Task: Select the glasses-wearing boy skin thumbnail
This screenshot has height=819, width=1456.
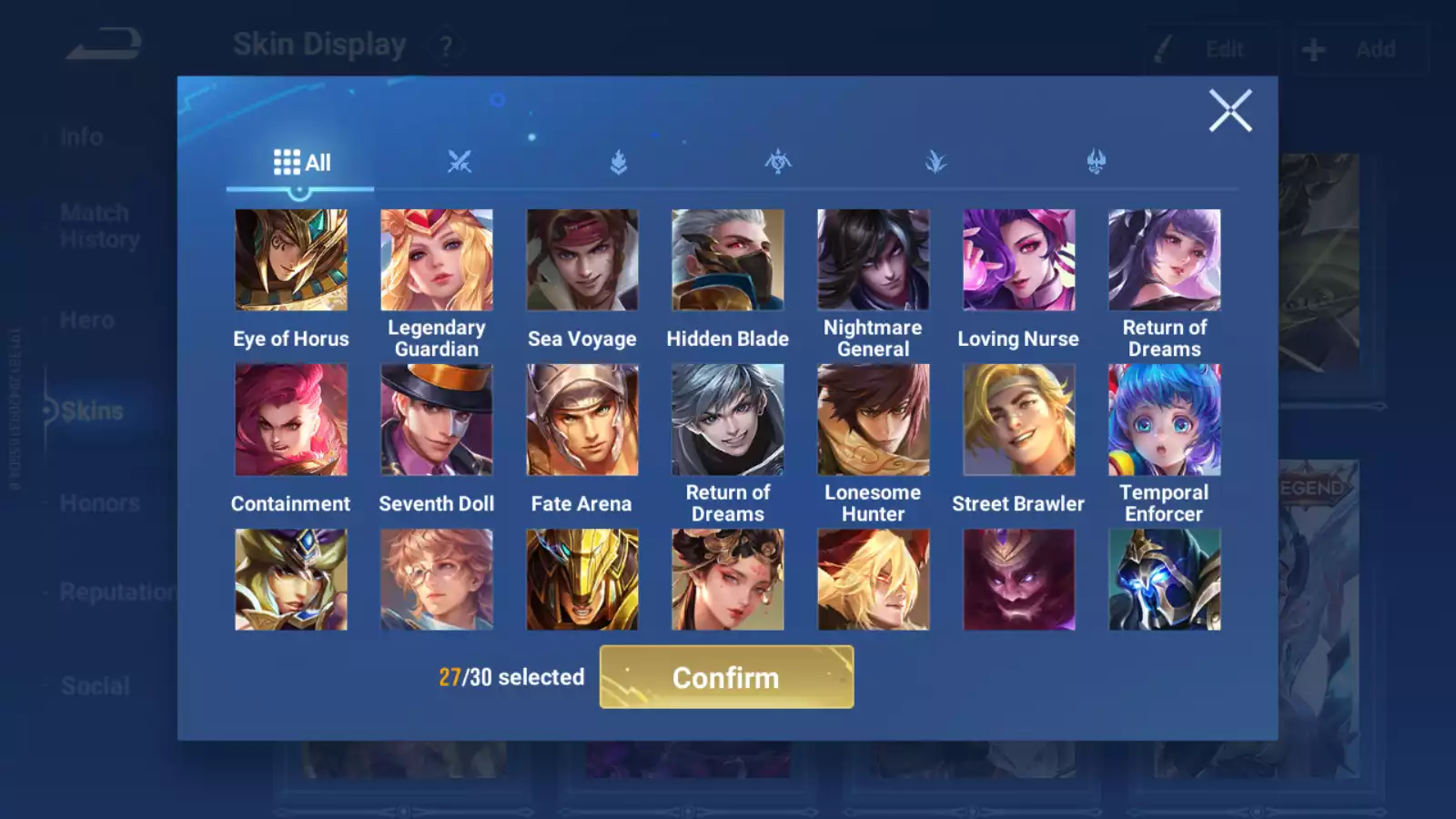Action: 437,580
